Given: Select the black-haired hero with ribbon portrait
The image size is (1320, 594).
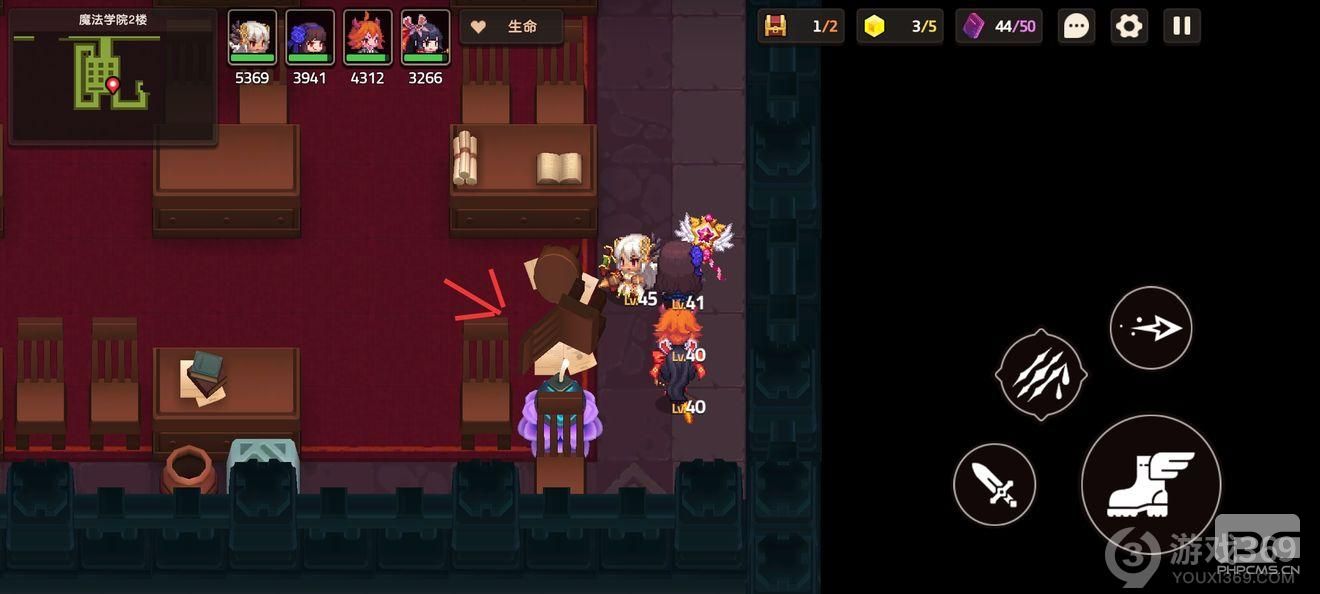Looking at the screenshot, I should [425, 38].
